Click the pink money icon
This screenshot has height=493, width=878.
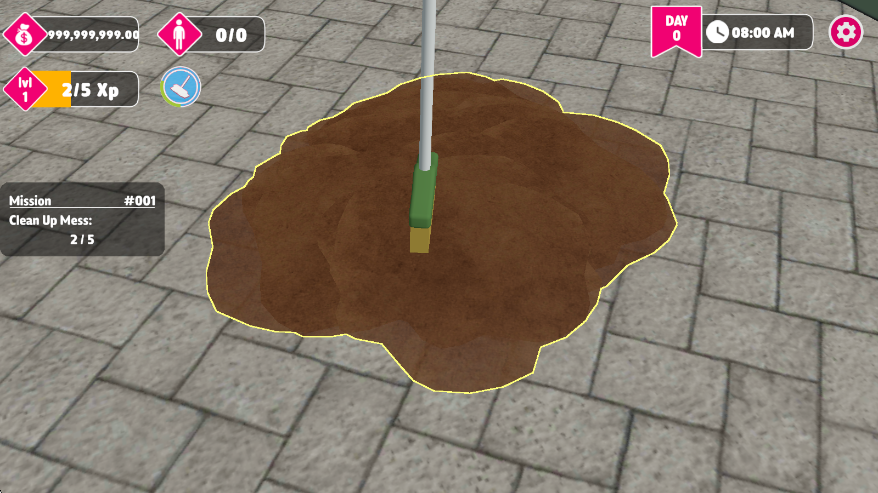pos(23,36)
